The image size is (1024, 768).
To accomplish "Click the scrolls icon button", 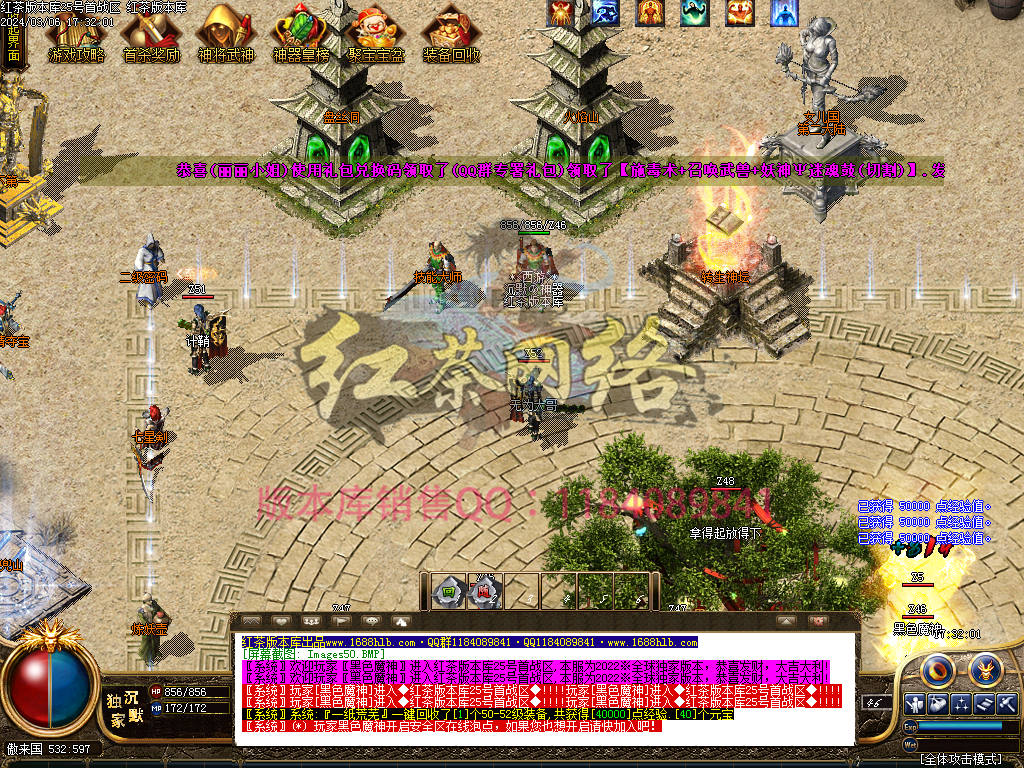I will pyautogui.click(x=986, y=704).
